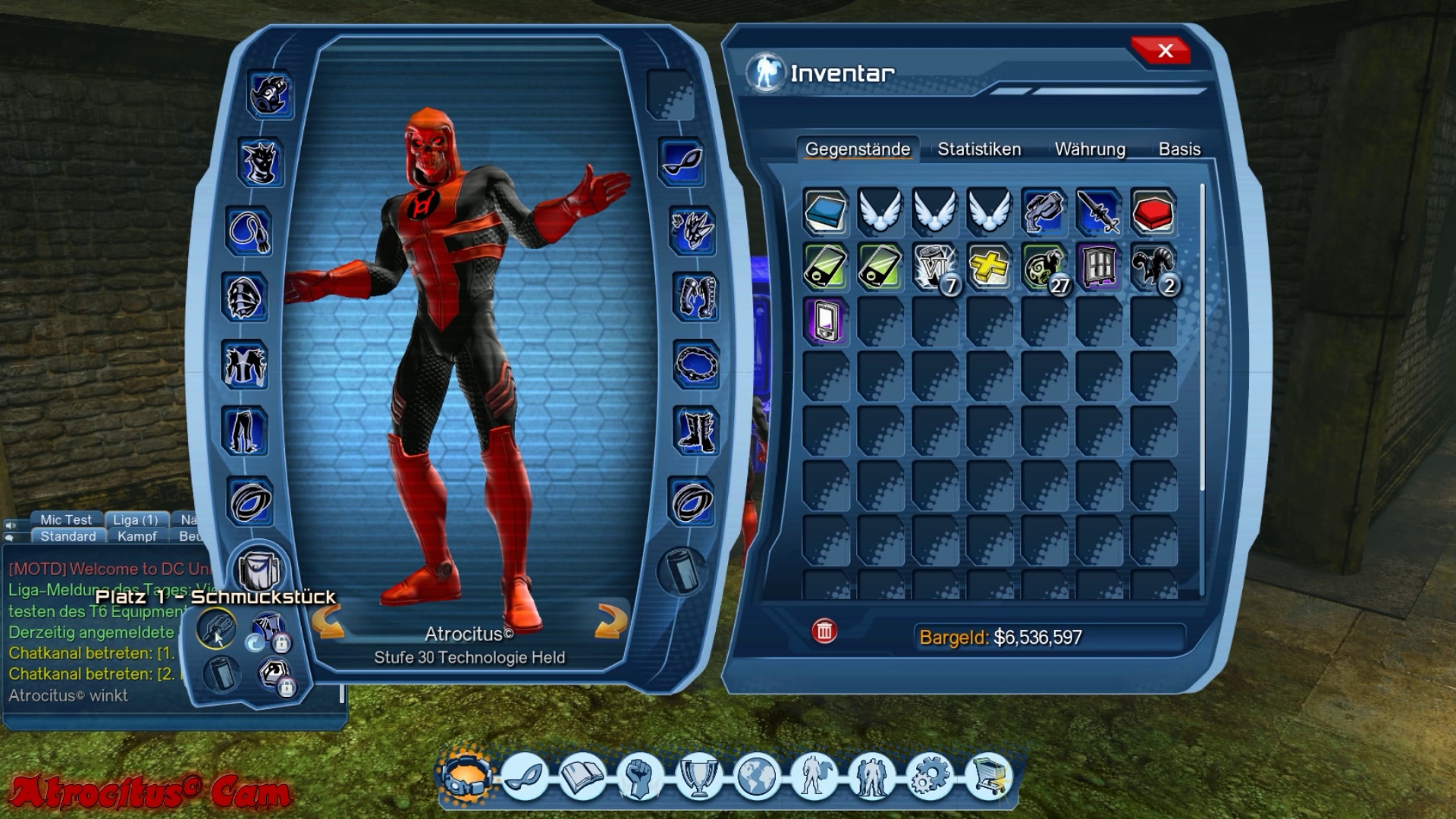Select the purple phone item
1456x819 pixels.
coord(825,322)
